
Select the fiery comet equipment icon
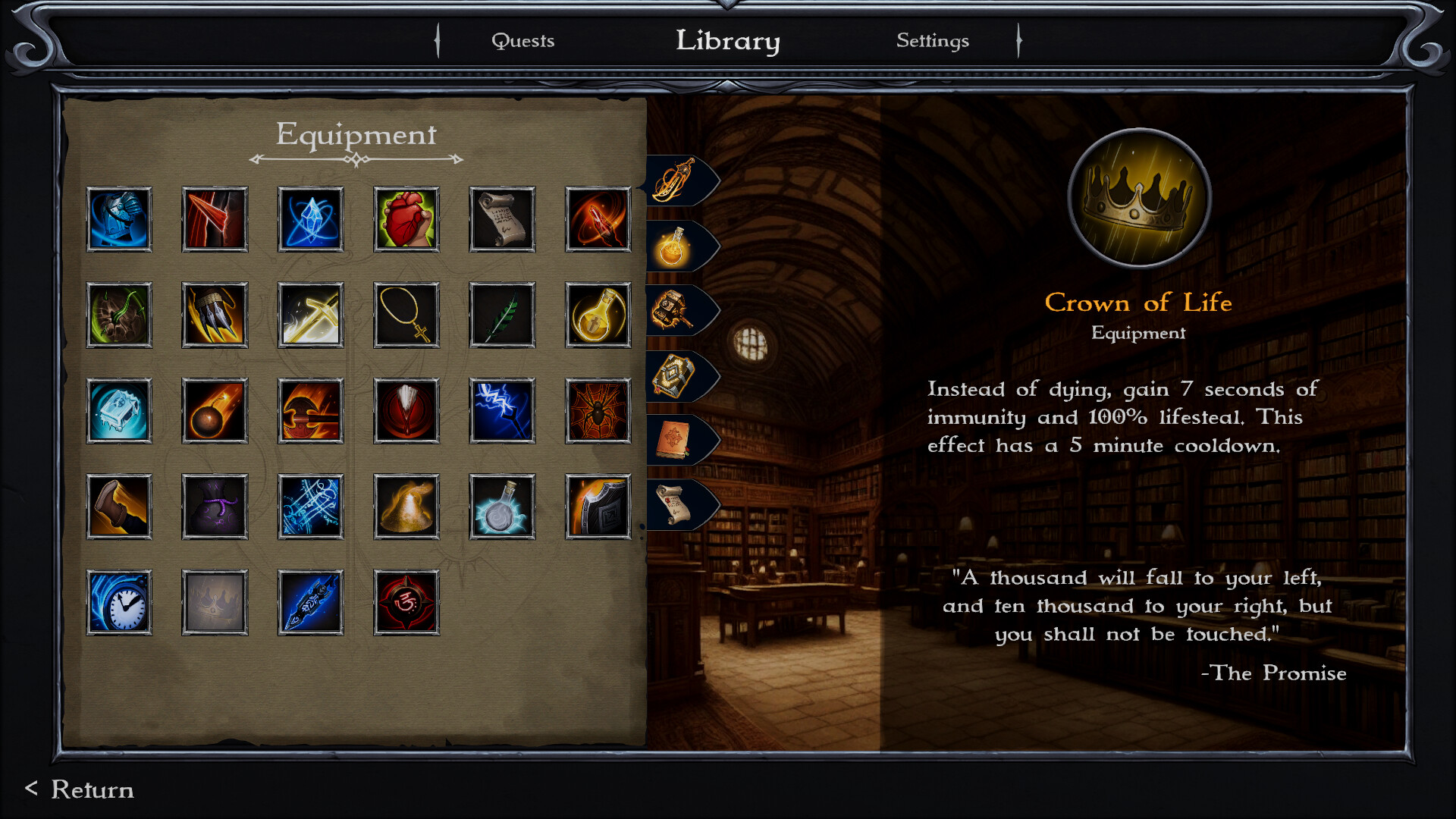coord(215,411)
